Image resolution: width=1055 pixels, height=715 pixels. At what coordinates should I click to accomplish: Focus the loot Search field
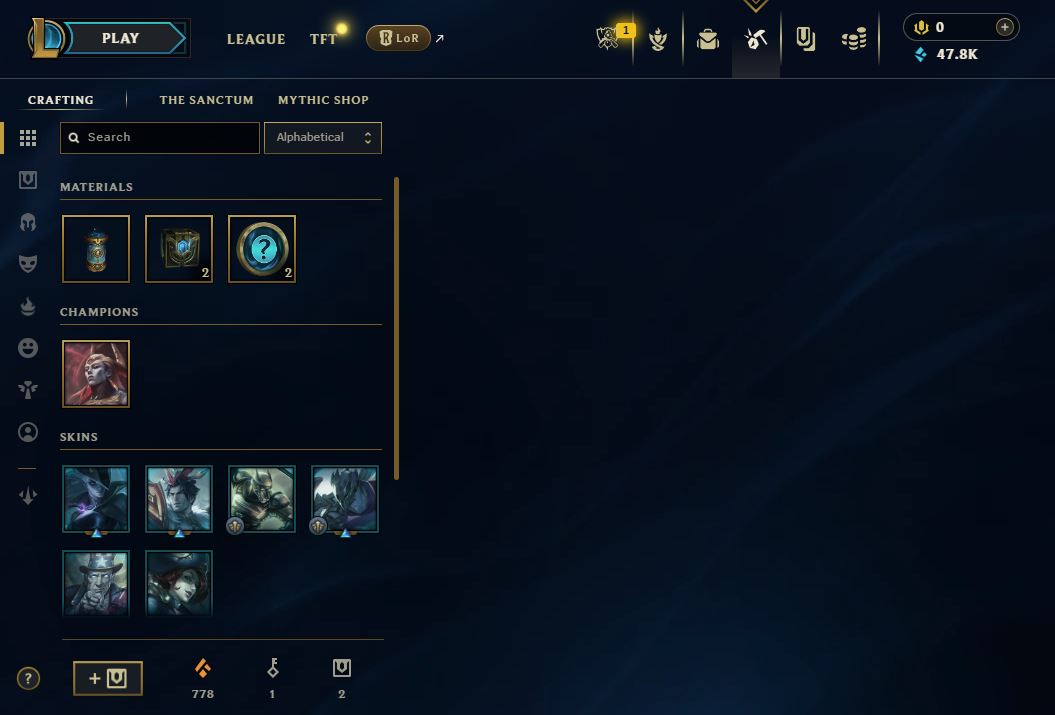[x=160, y=138]
